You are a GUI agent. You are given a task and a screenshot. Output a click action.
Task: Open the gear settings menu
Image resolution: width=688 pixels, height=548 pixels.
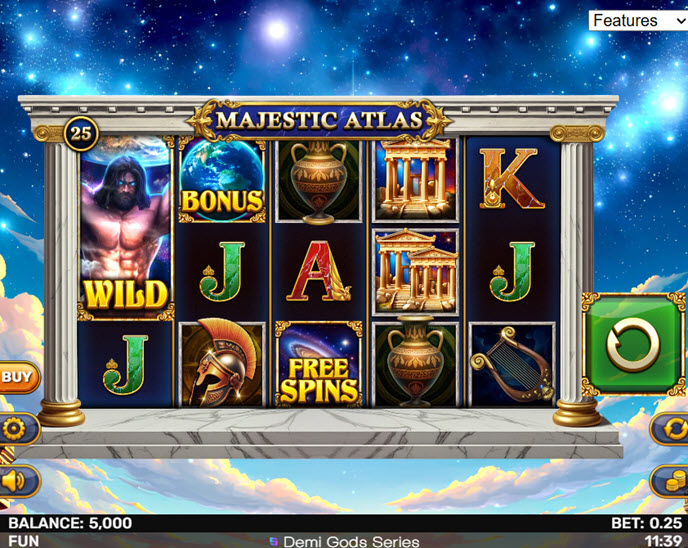click(16, 429)
